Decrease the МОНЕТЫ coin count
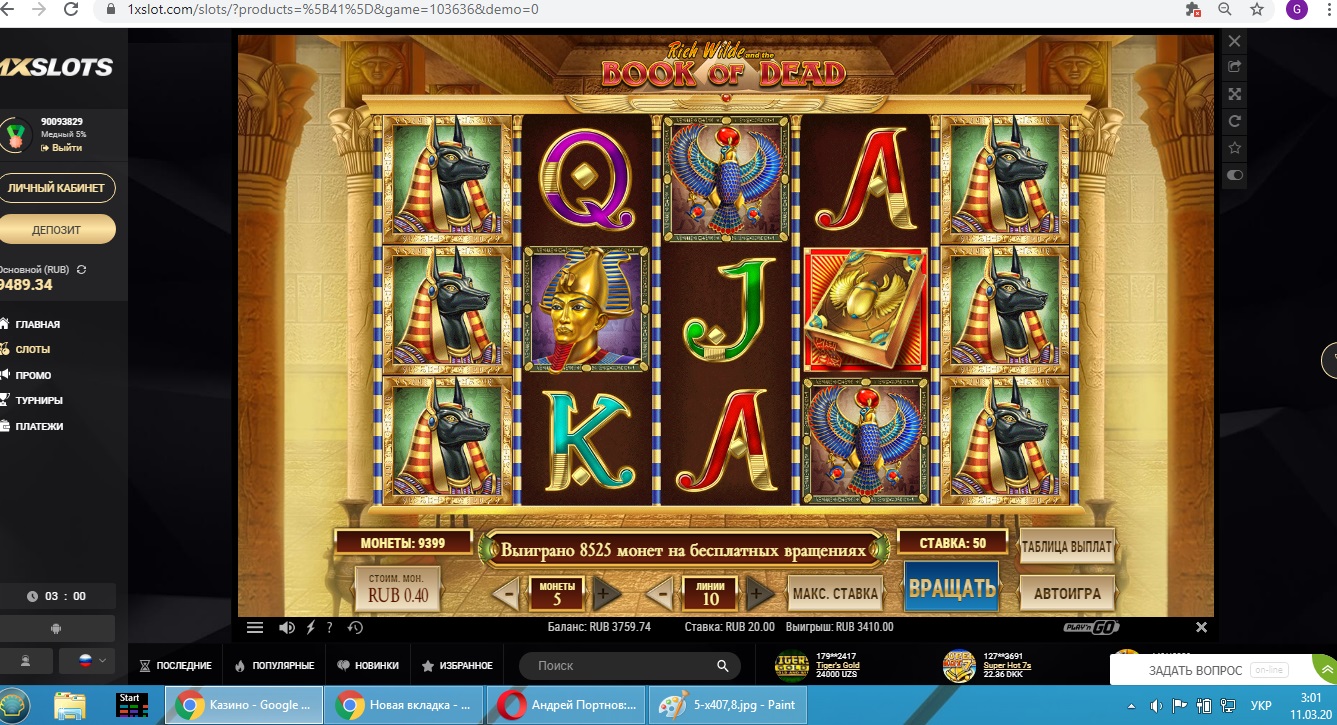This screenshot has height=725, width=1337. click(506, 594)
